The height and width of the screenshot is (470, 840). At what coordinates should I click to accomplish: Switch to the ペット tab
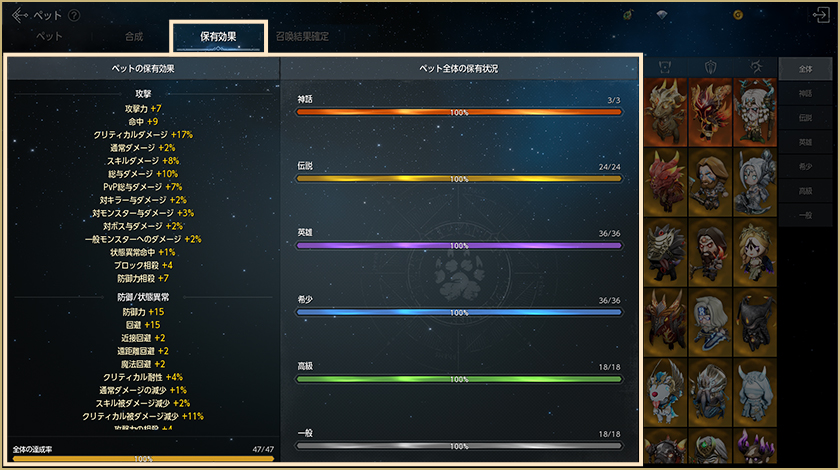(x=50, y=36)
